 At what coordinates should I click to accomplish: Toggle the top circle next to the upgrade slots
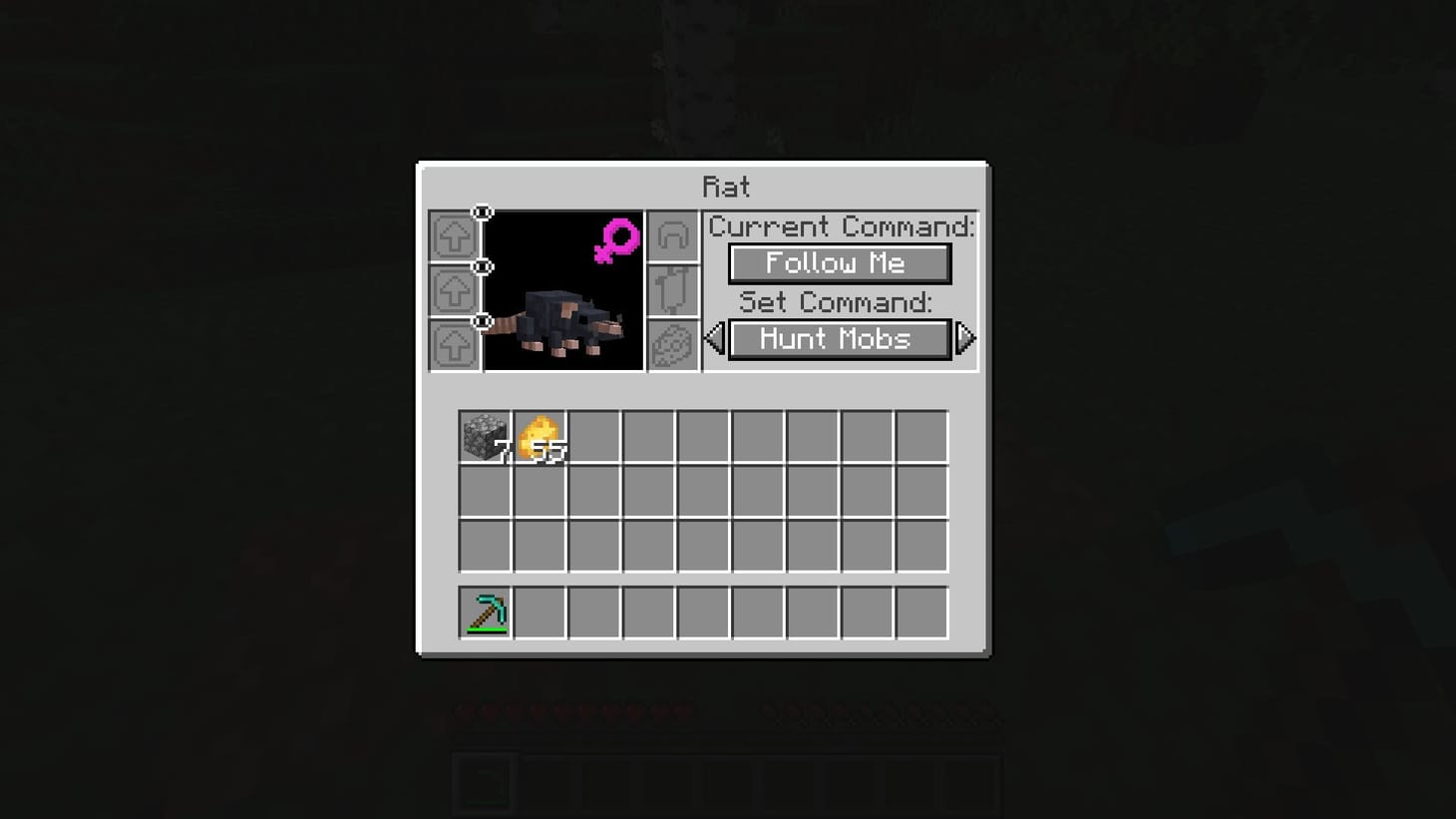click(483, 211)
